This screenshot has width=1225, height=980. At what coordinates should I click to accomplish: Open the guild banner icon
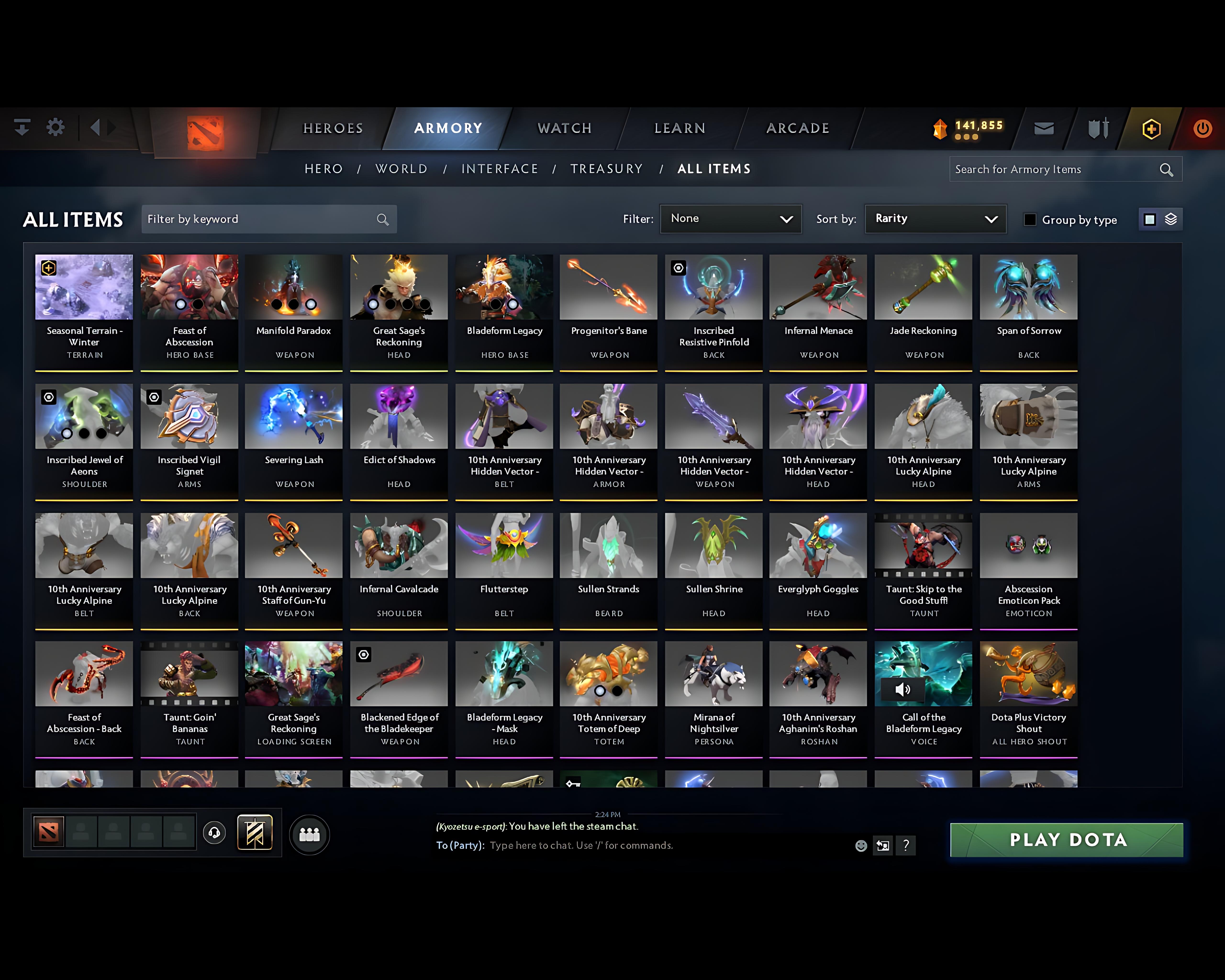pyautogui.click(x=255, y=832)
